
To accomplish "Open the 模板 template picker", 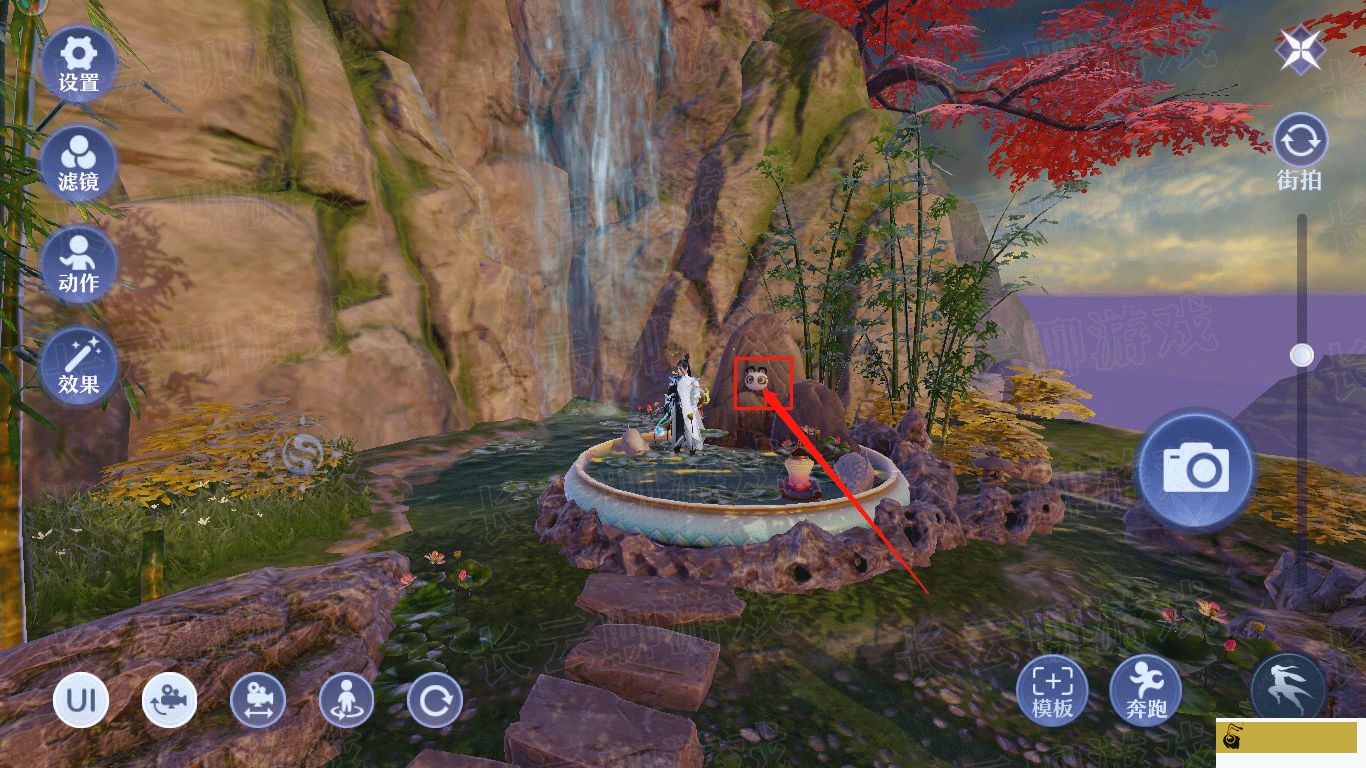I will coord(1052,689).
